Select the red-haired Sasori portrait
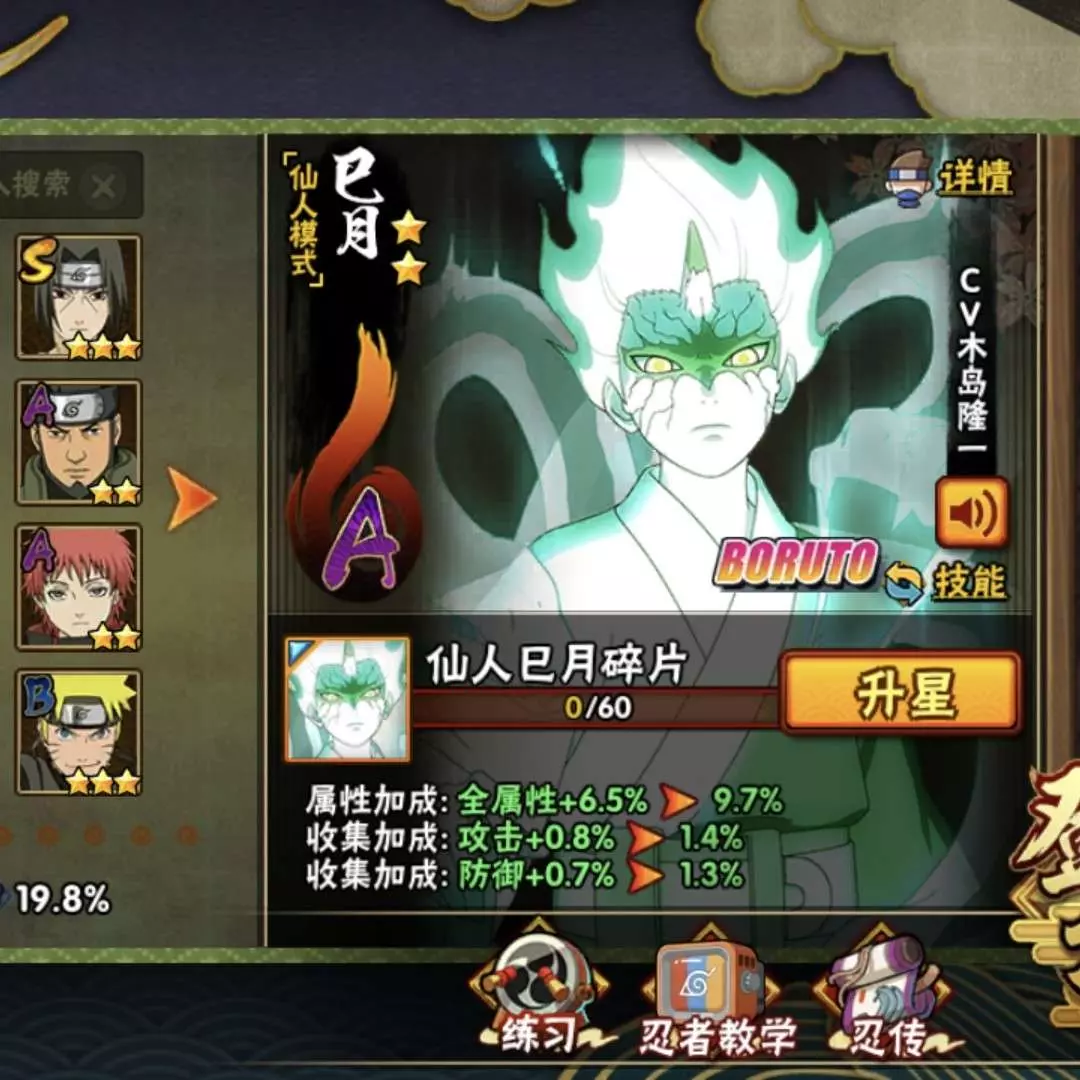 [x=79, y=587]
